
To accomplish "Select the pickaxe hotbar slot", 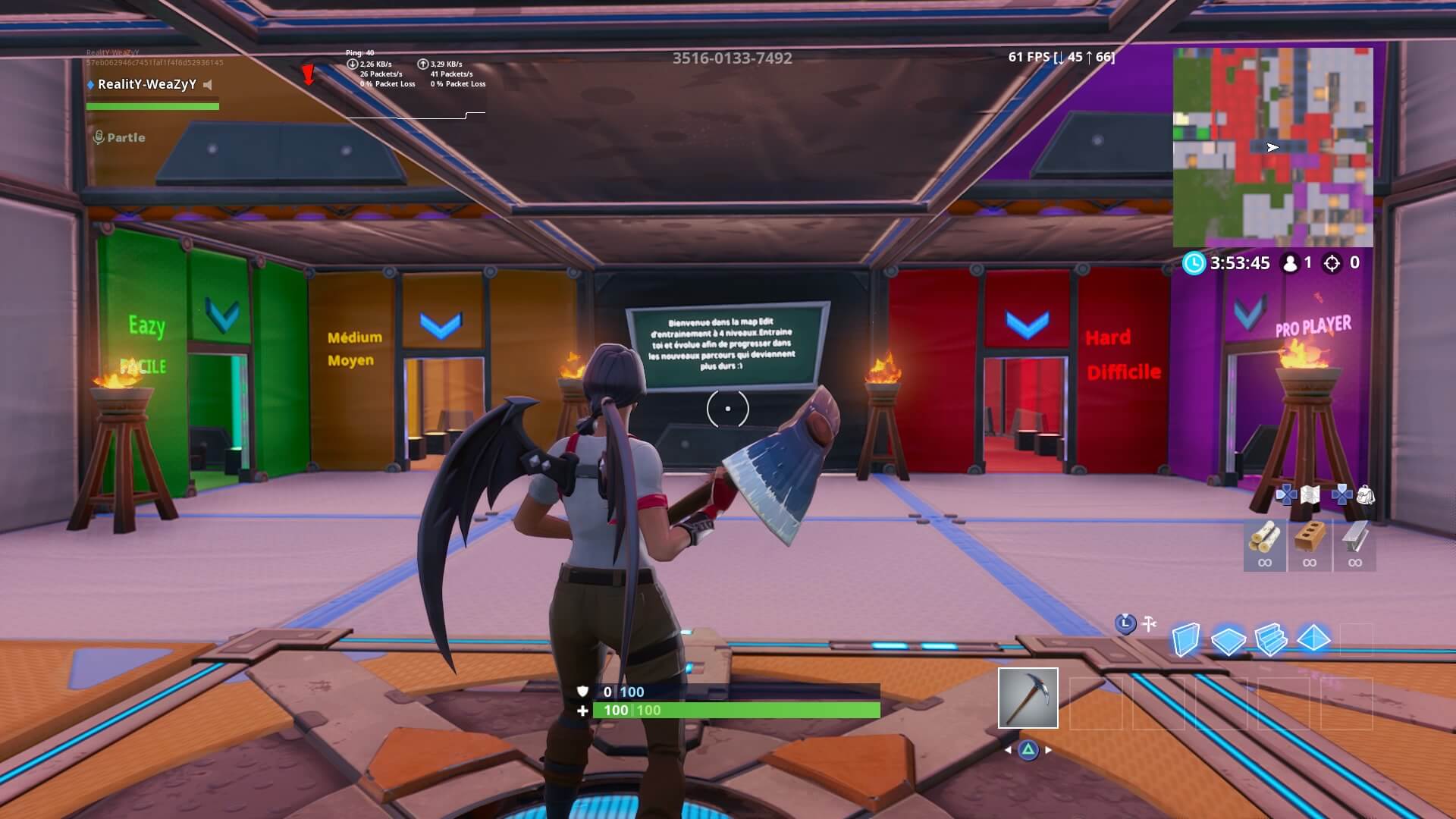I will [1028, 697].
